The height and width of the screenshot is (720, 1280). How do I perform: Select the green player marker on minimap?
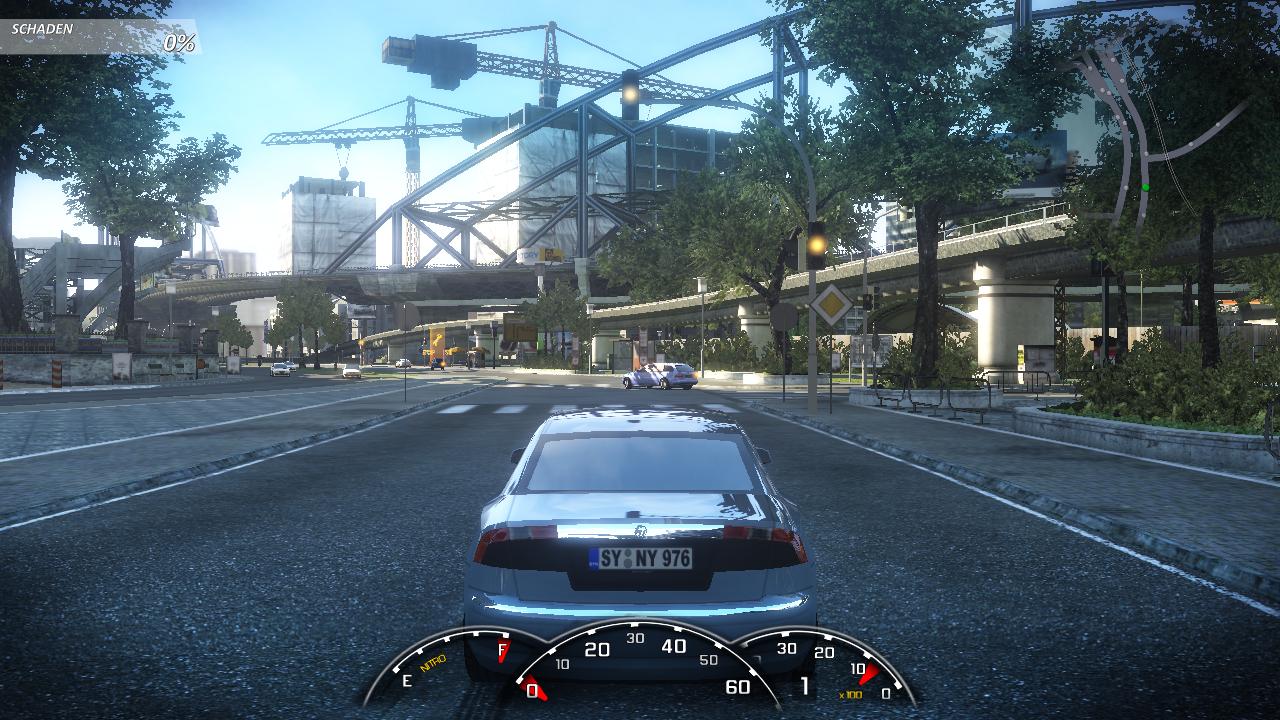click(1145, 187)
